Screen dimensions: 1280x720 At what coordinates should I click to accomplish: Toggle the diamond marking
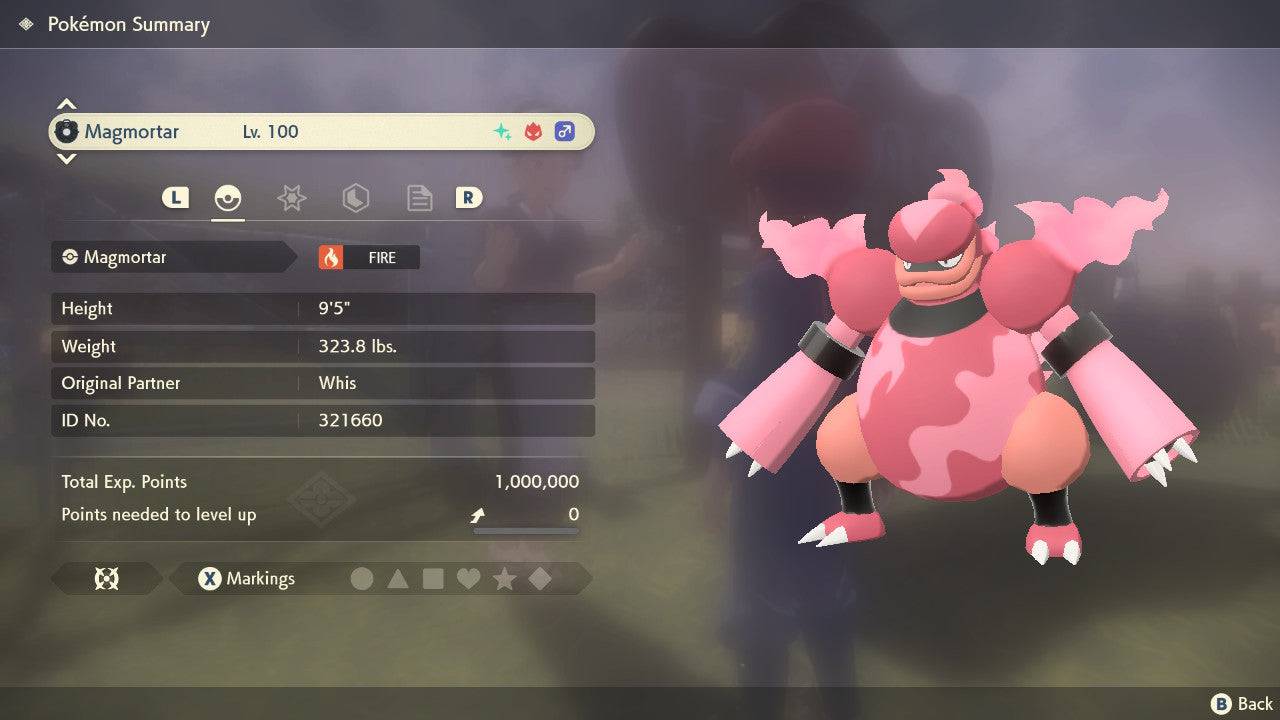[540, 578]
